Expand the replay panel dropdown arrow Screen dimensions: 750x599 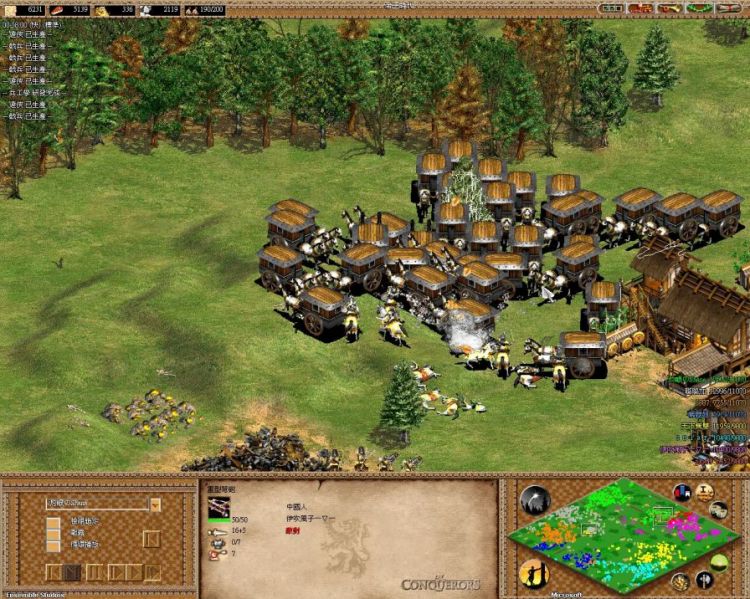[155, 505]
